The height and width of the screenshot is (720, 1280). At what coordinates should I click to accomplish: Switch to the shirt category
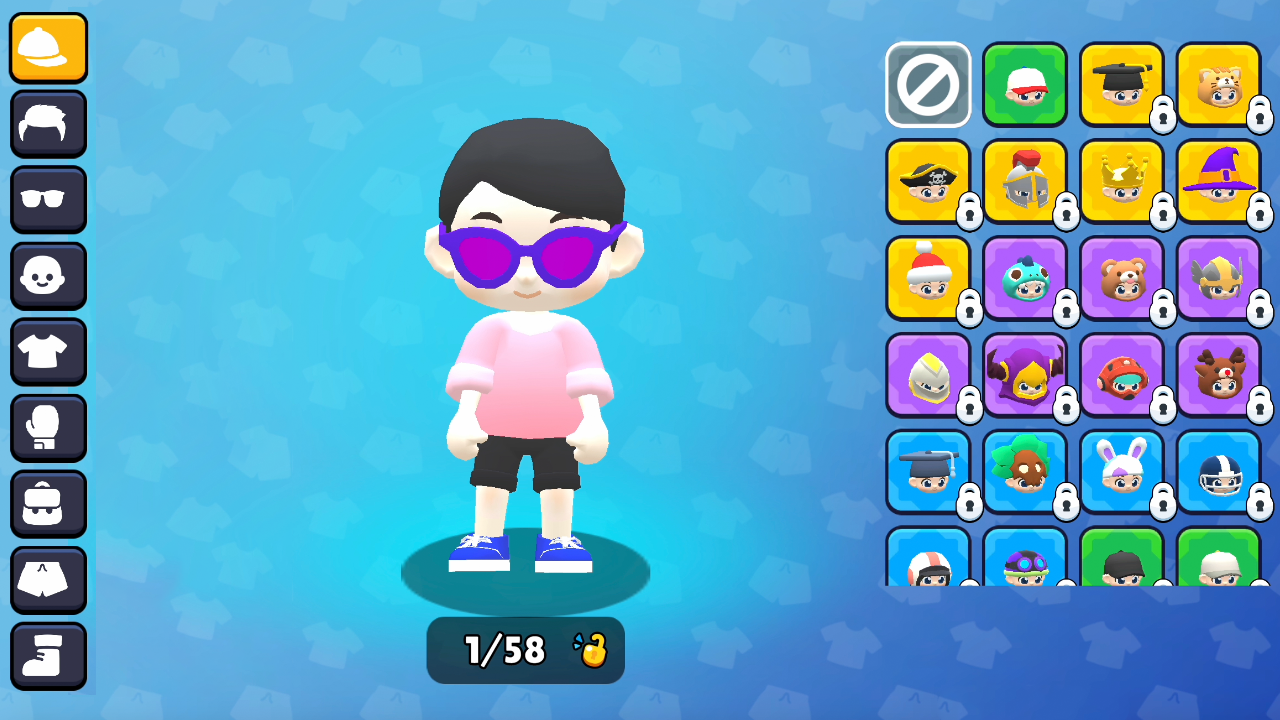point(49,352)
